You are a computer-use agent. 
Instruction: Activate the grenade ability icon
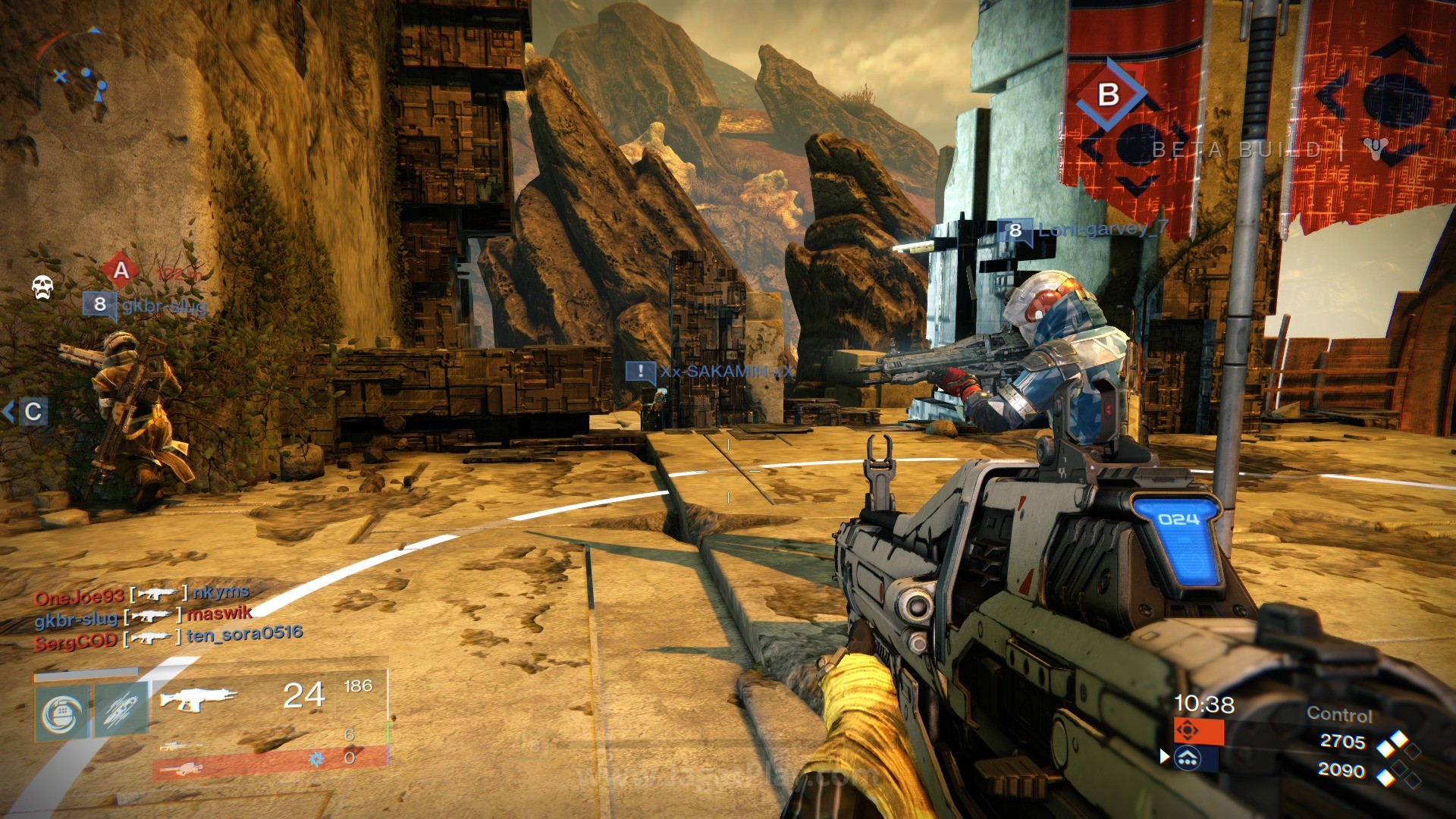(x=61, y=713)
